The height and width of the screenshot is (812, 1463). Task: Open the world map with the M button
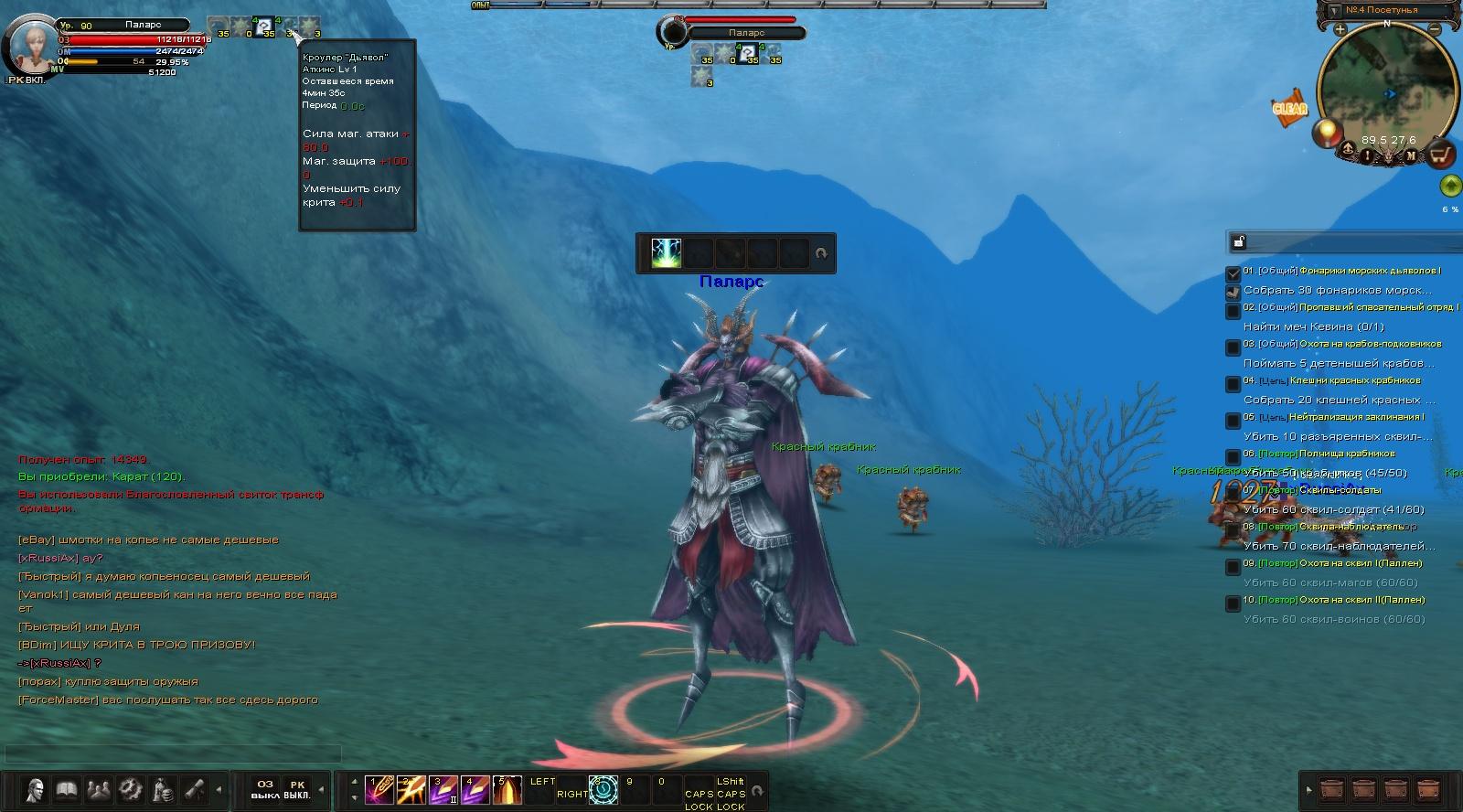(1411, 155)
